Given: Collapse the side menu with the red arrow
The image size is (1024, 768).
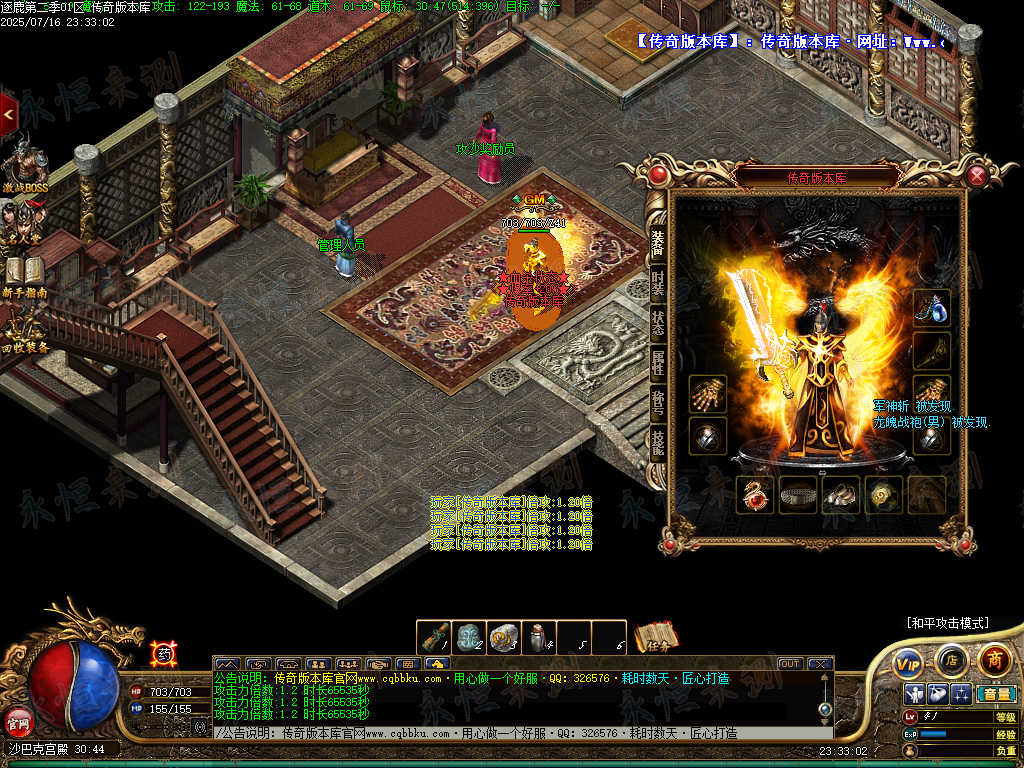Looking at the screenshot, I should click(x=8, y=115).
